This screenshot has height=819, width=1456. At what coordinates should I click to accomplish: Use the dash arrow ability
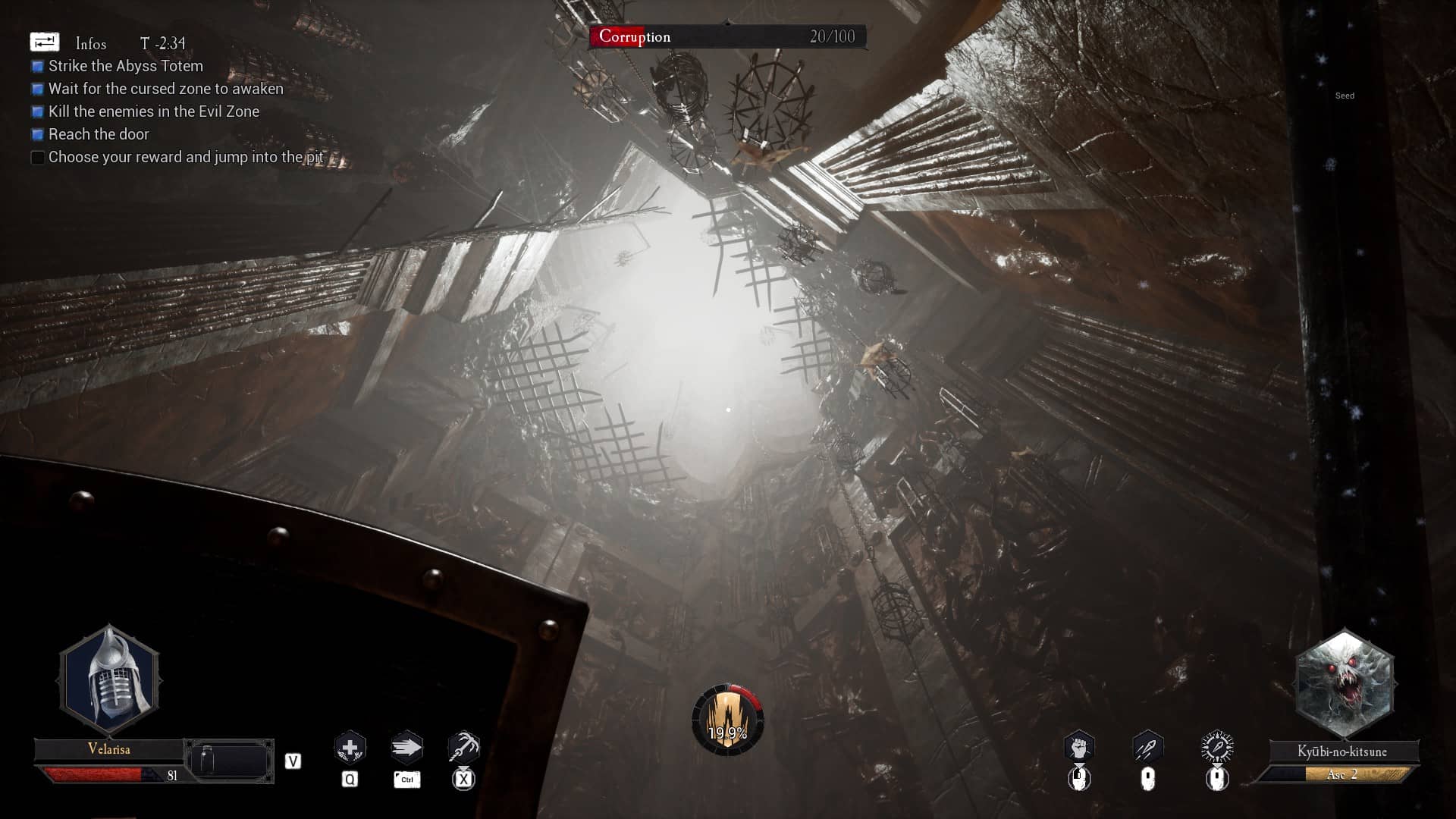(406, 748)
